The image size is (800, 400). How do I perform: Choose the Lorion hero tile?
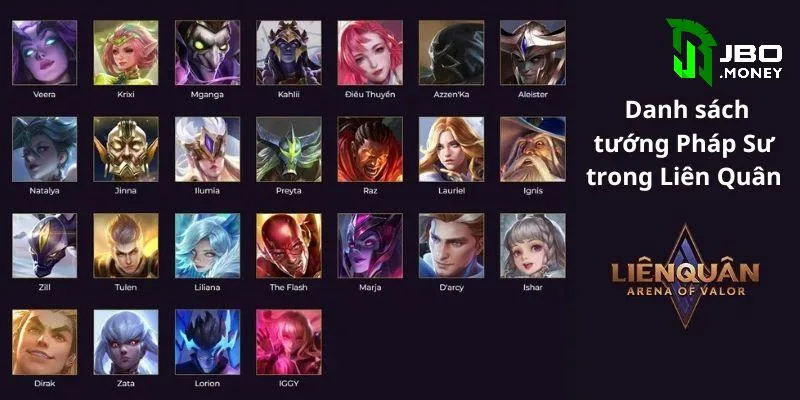point(208,341)
